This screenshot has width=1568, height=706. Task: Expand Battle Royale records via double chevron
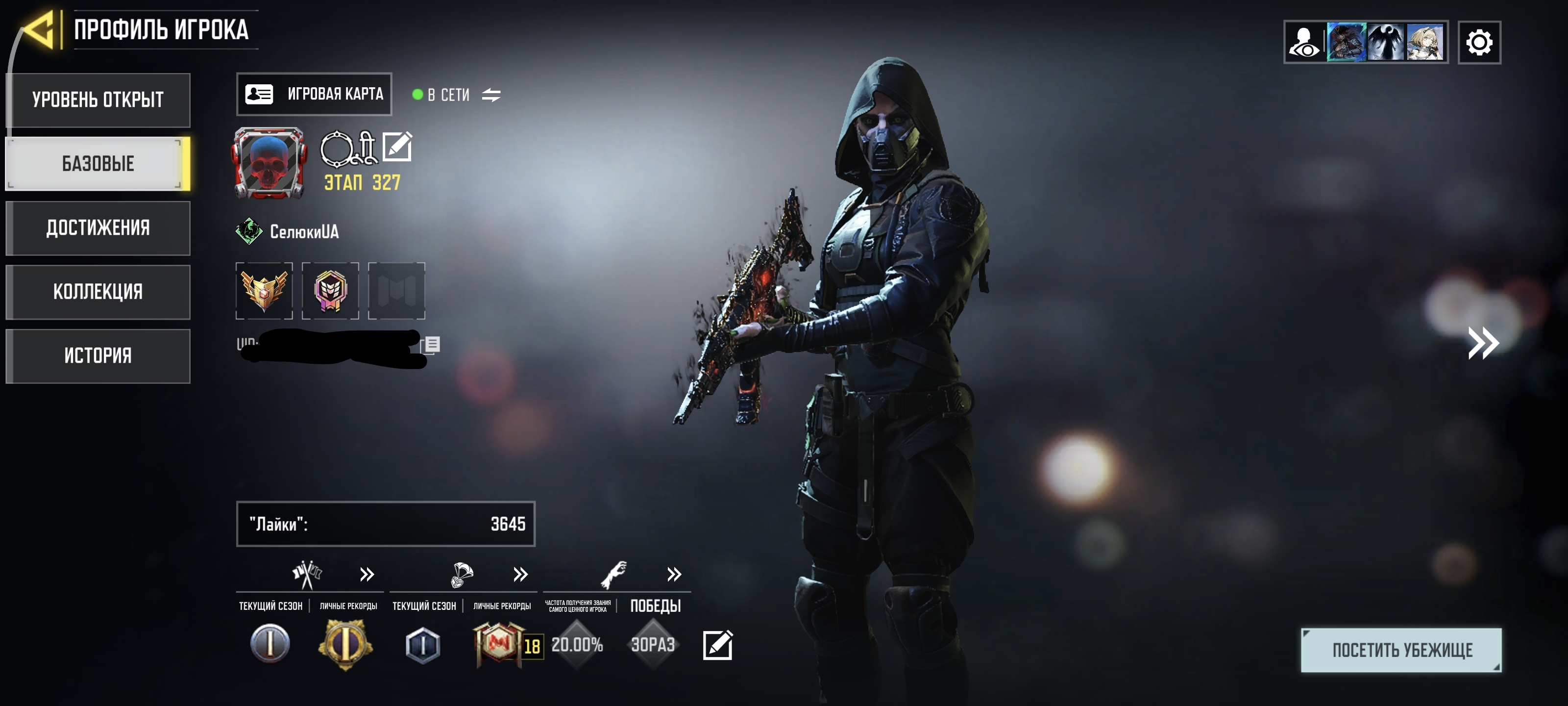click(x=520, y=574)
